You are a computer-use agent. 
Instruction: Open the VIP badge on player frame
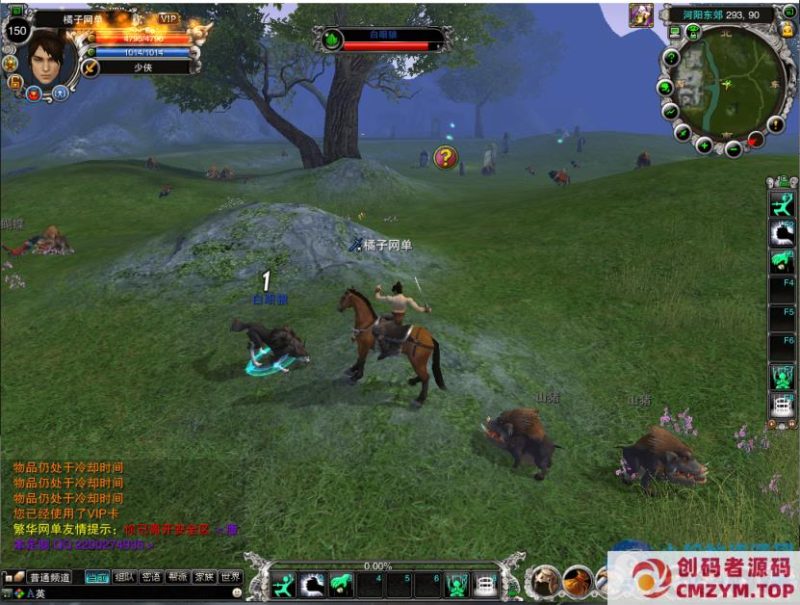point(169,19)
